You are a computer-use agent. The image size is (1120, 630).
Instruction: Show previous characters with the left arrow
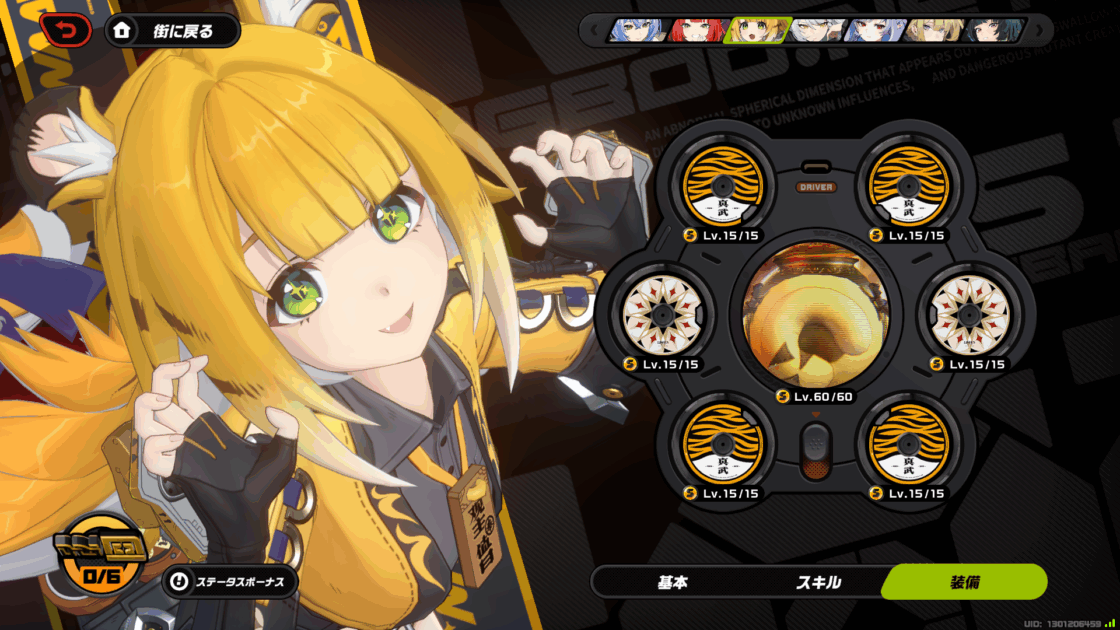[x=593, y=30]
